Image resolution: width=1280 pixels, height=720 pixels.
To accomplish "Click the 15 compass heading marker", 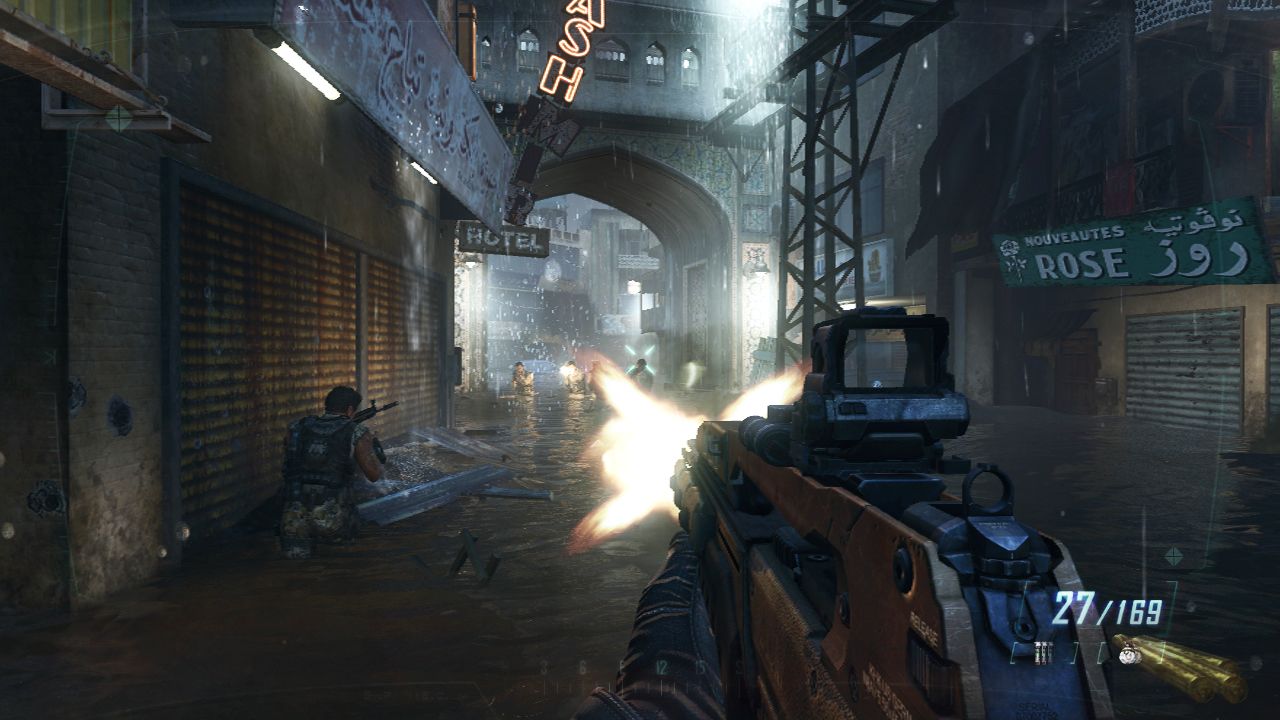I will (700, 666).
